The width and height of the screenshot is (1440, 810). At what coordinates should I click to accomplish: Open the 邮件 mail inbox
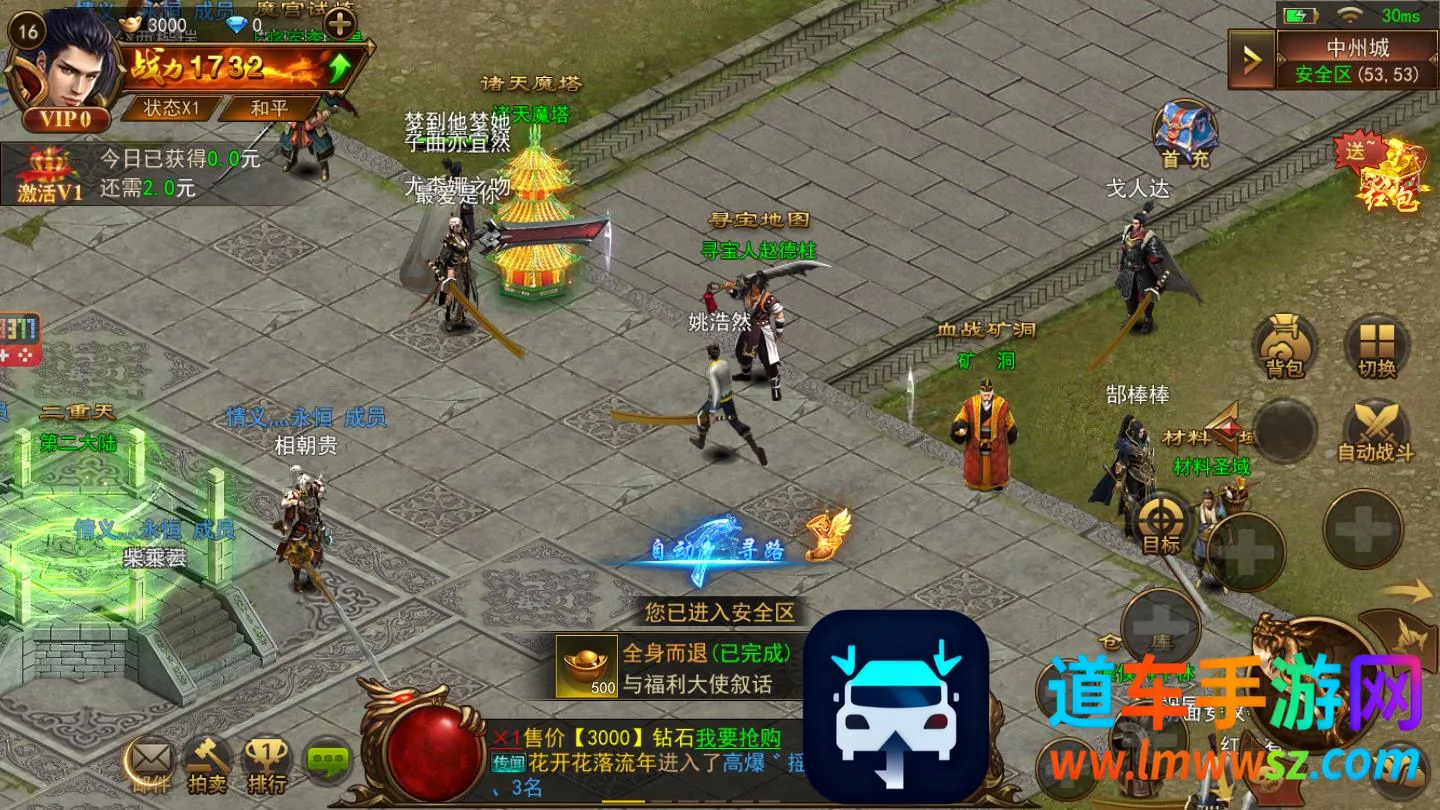coord(151,765)
